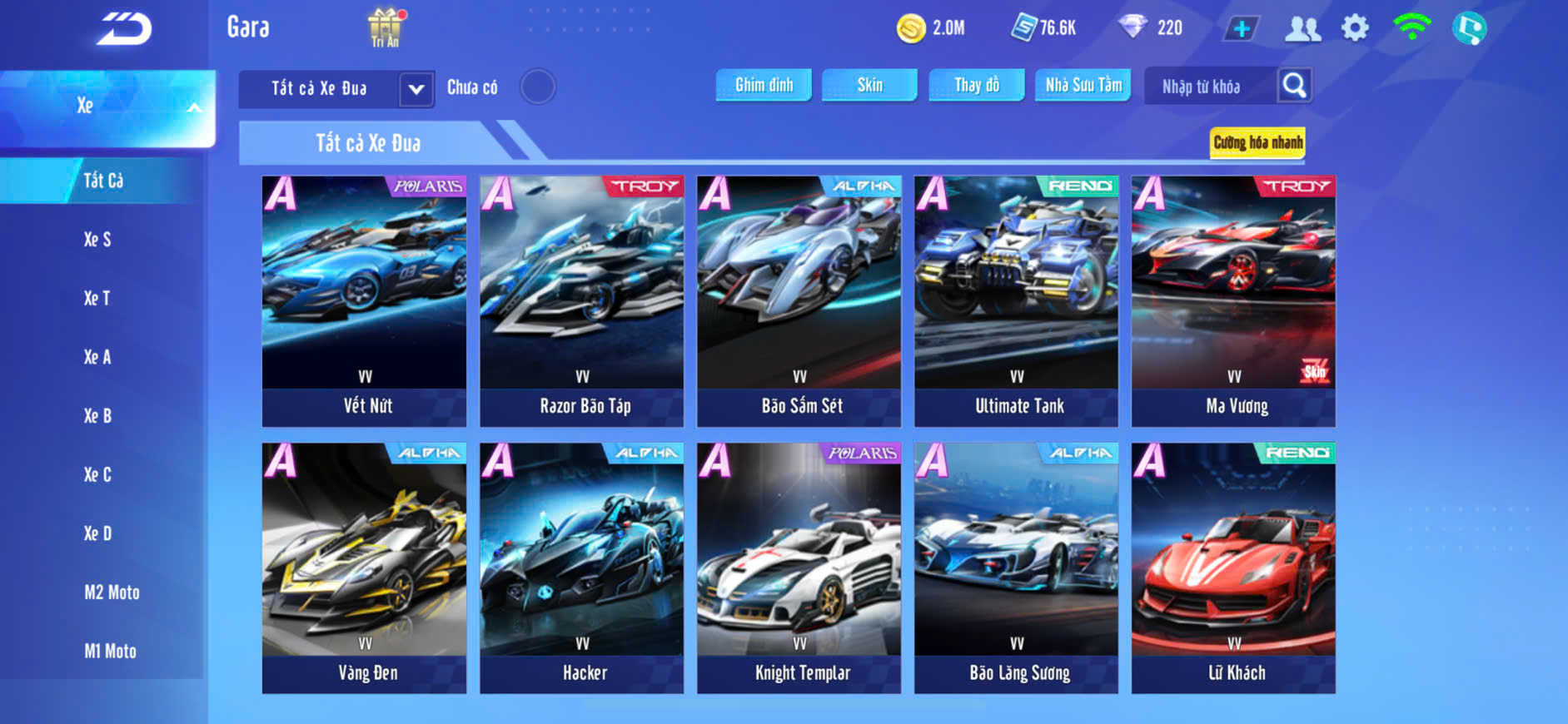Open the Skin section

(869, 85)
